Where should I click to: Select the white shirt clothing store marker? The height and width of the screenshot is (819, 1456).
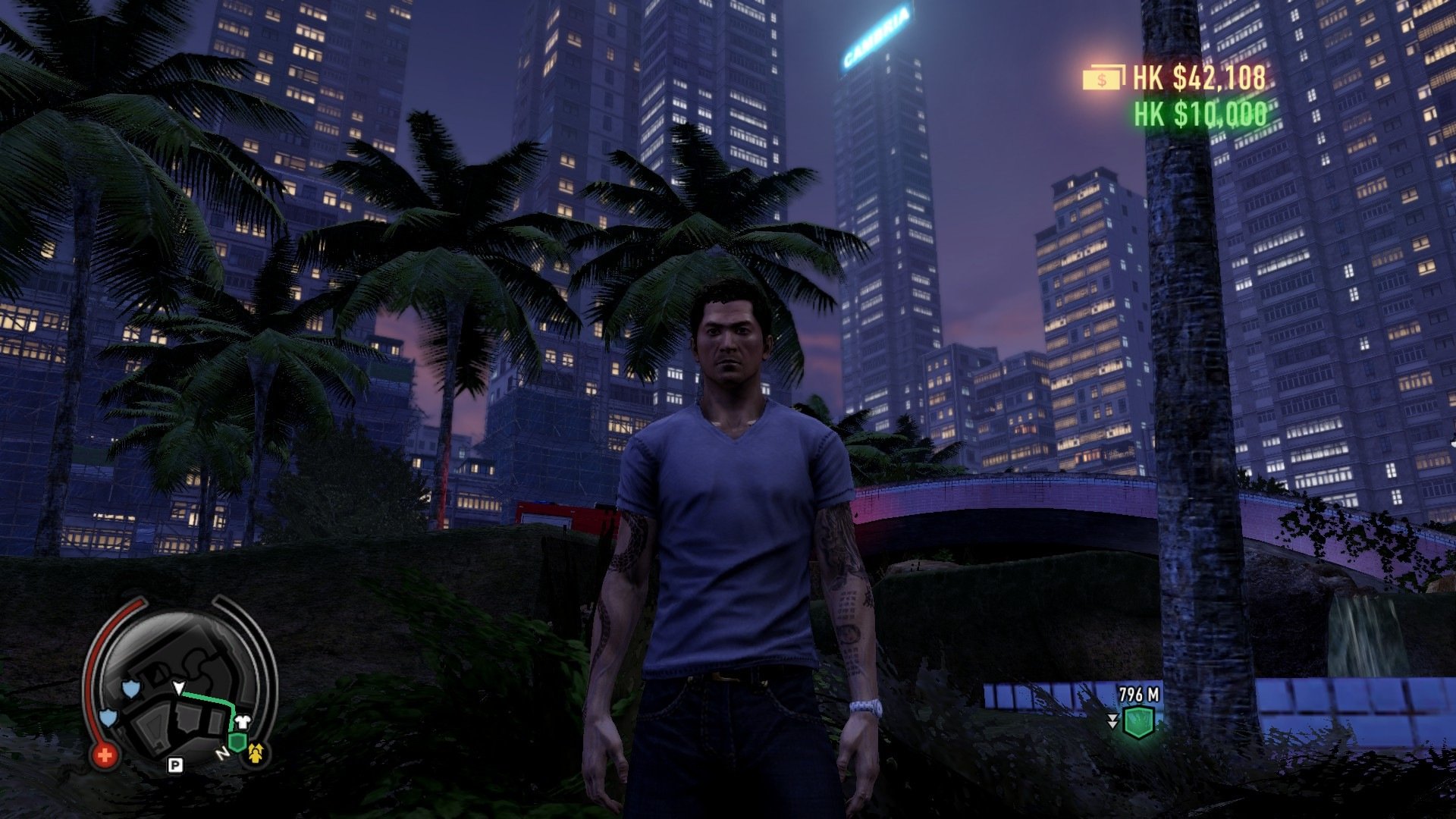[243, 721]
